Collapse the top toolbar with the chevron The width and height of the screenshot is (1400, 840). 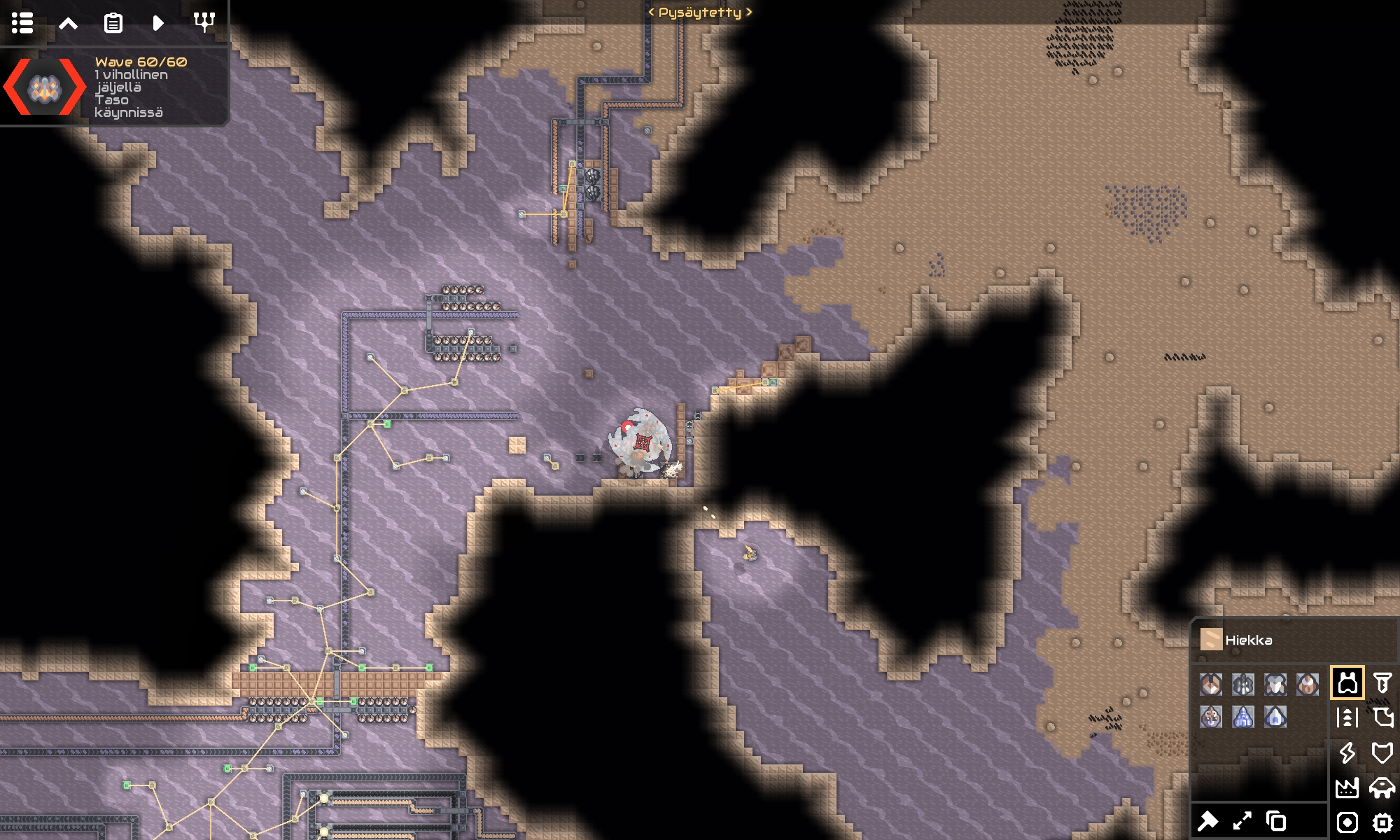pos(68,23)
